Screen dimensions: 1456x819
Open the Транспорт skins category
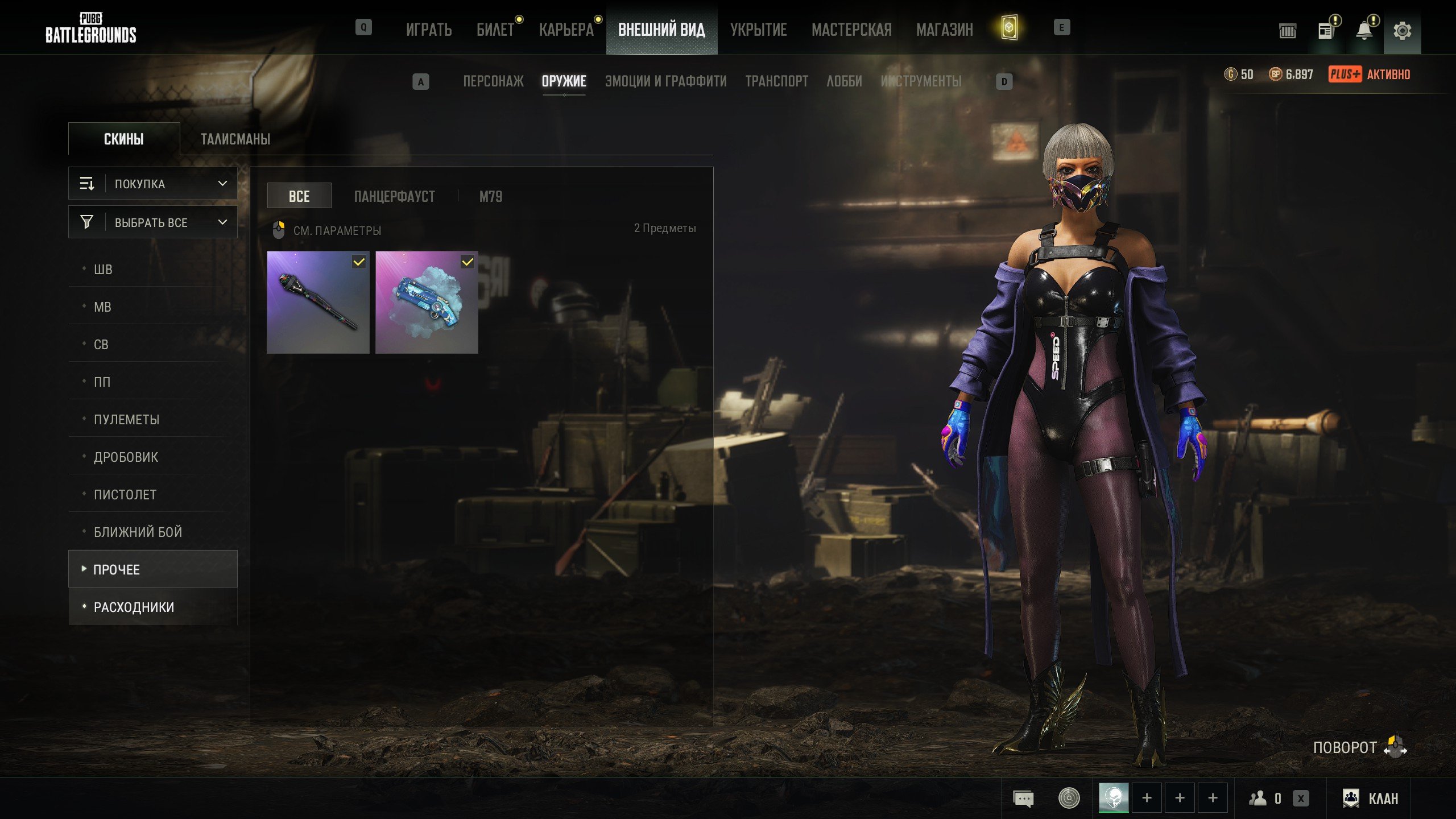coord(776,81)
